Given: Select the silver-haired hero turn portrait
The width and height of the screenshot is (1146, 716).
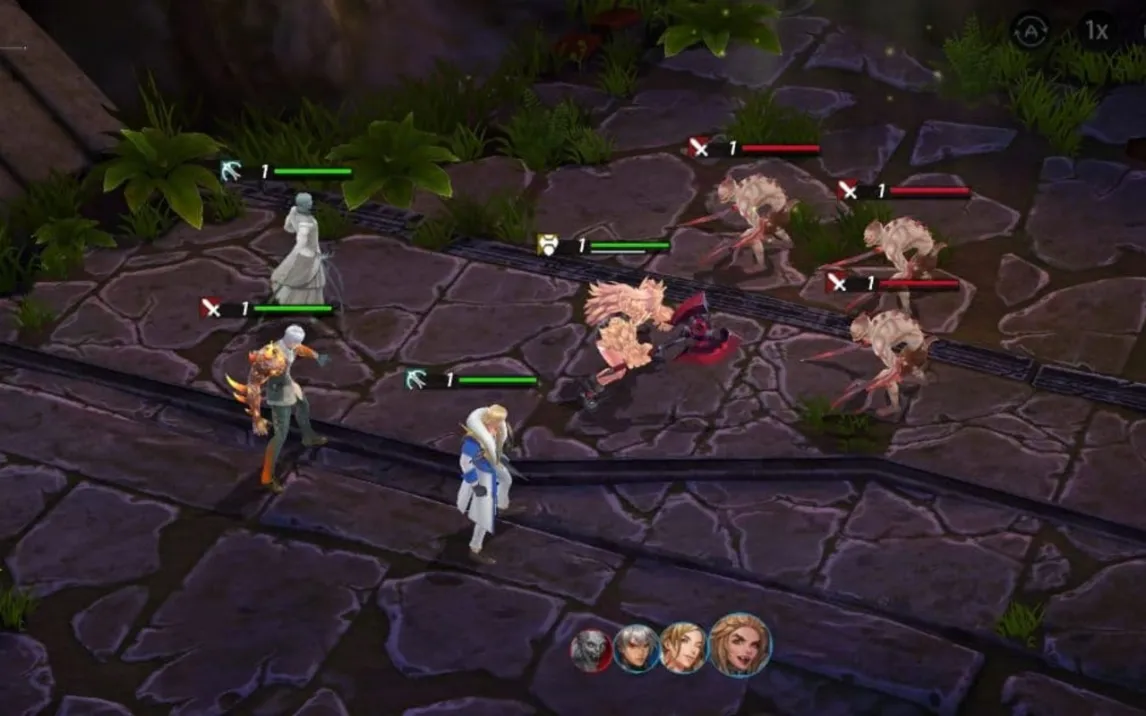Looking at the screenshot, I should point(635,649).
